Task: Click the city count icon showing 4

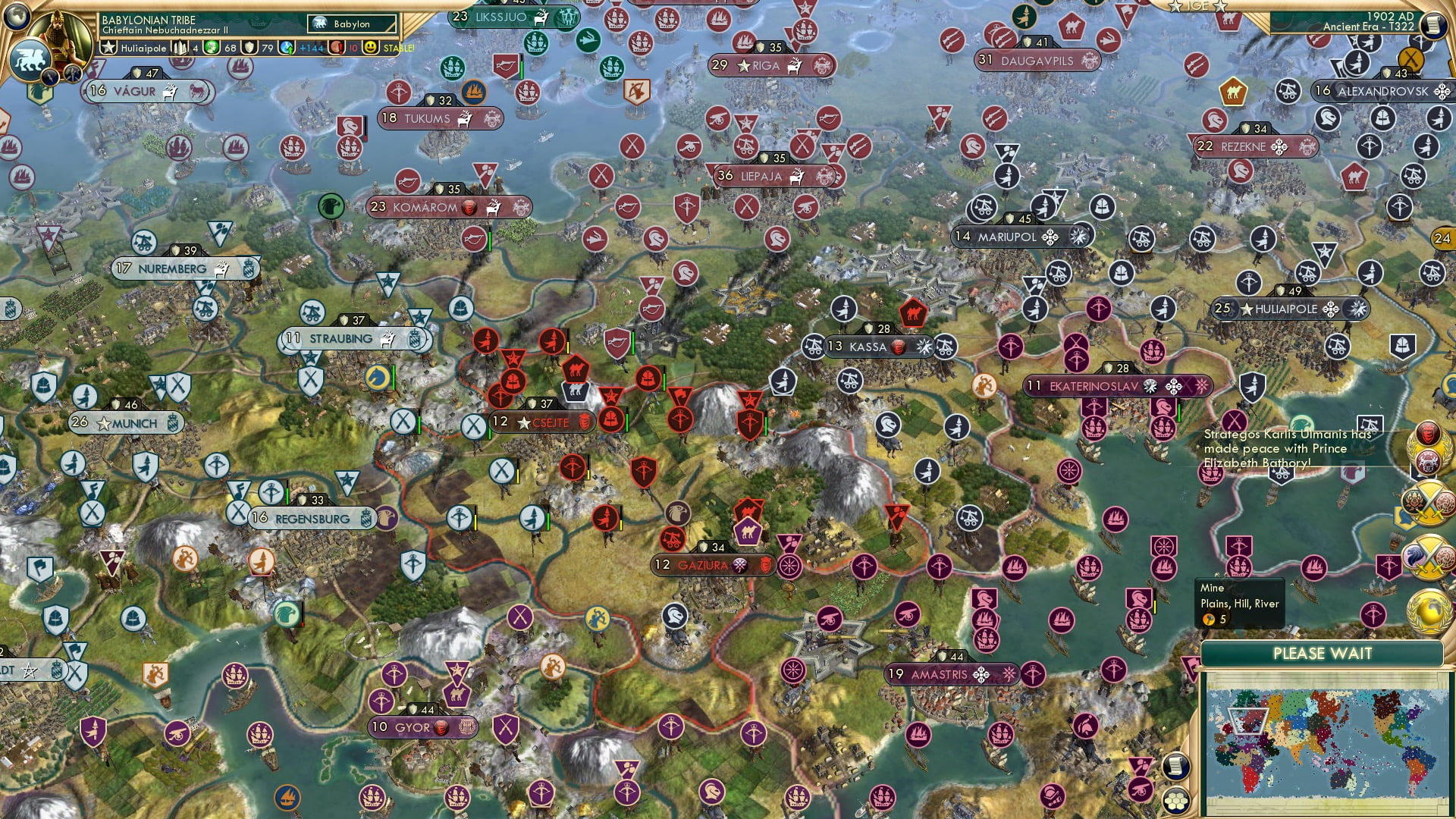Action: pyautogui.click(x=180, y=48)
